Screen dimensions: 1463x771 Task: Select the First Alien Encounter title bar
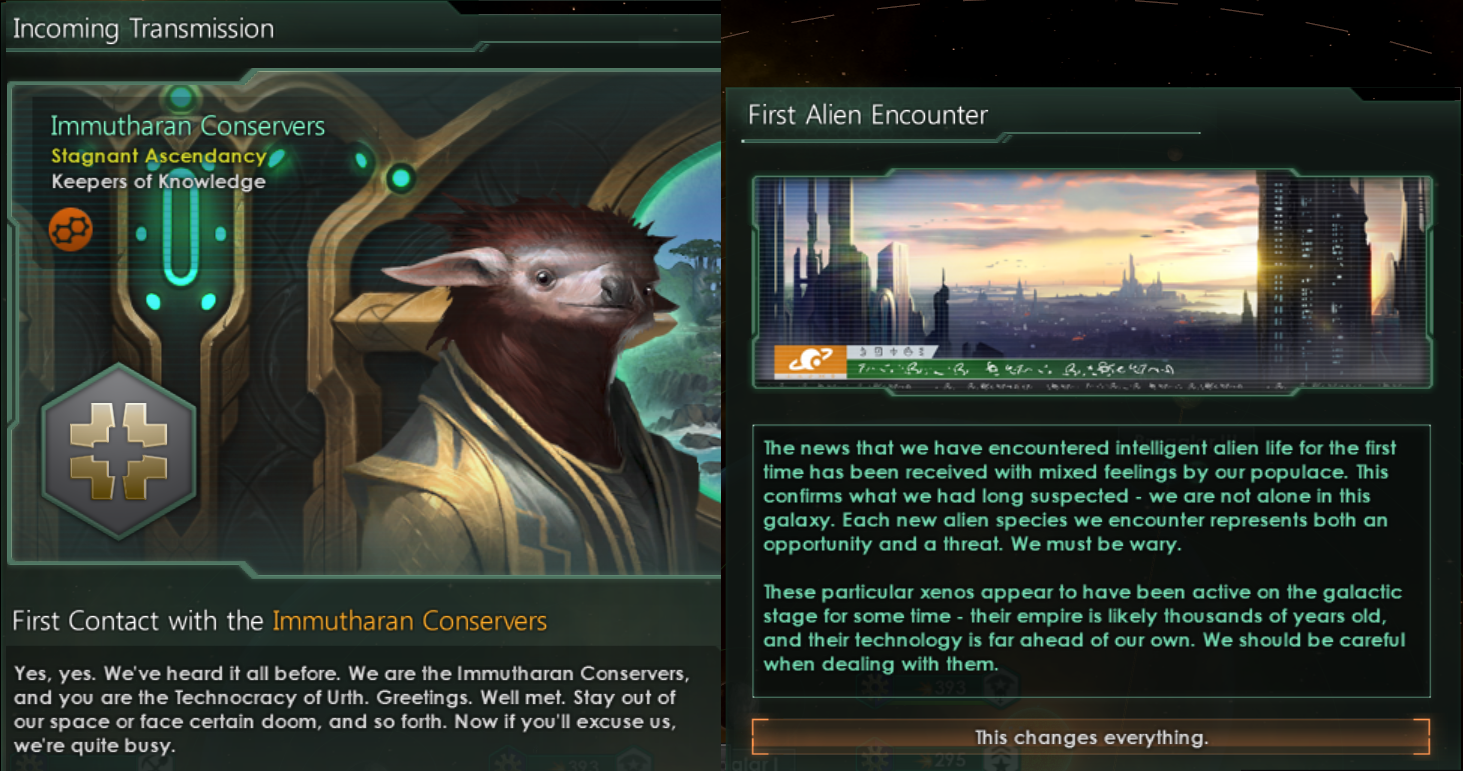coord(866,114)
